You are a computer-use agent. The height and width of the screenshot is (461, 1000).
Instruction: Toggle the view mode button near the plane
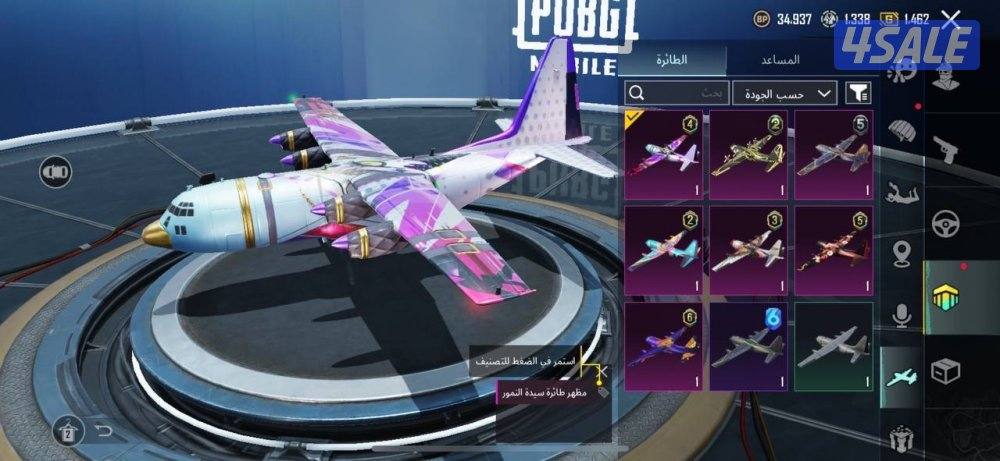55,173
